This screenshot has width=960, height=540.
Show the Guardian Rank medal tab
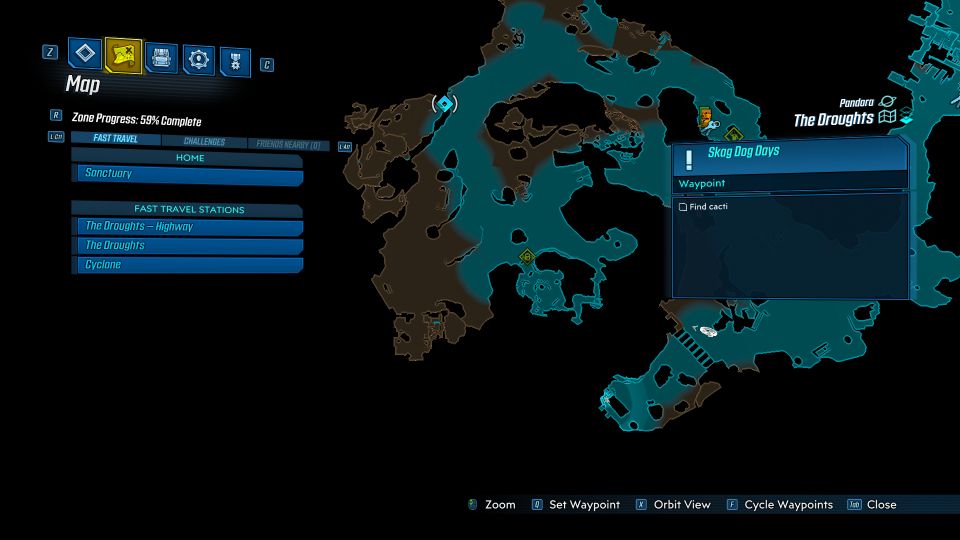pyautogui.click(x=235, y=60)
